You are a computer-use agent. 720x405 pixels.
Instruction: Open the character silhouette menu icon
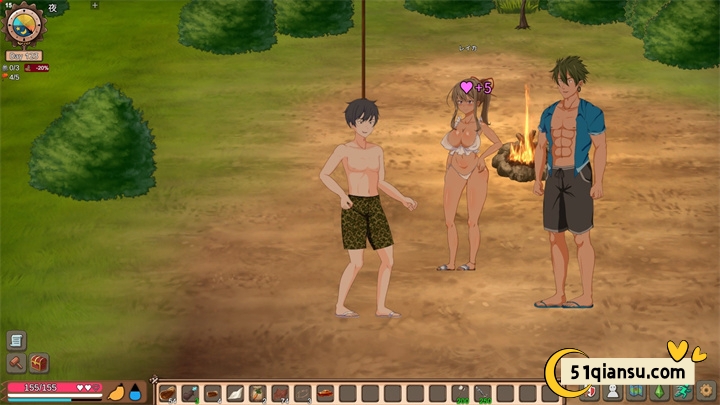pyautogui.click(x=613, y=393)
